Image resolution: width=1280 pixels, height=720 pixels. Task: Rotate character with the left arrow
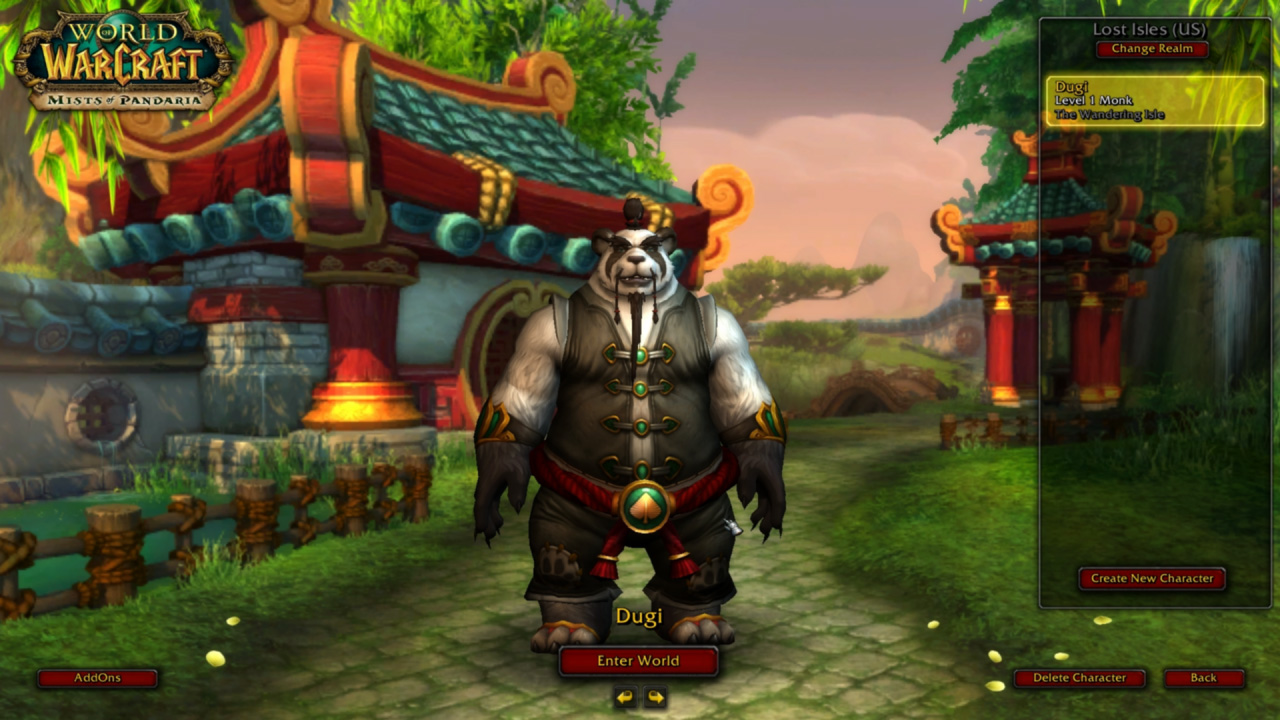626,697
